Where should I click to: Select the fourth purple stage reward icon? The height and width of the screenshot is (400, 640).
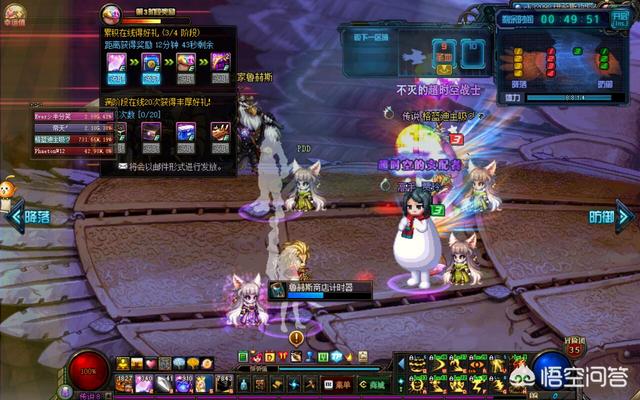[x=220, y=64]
